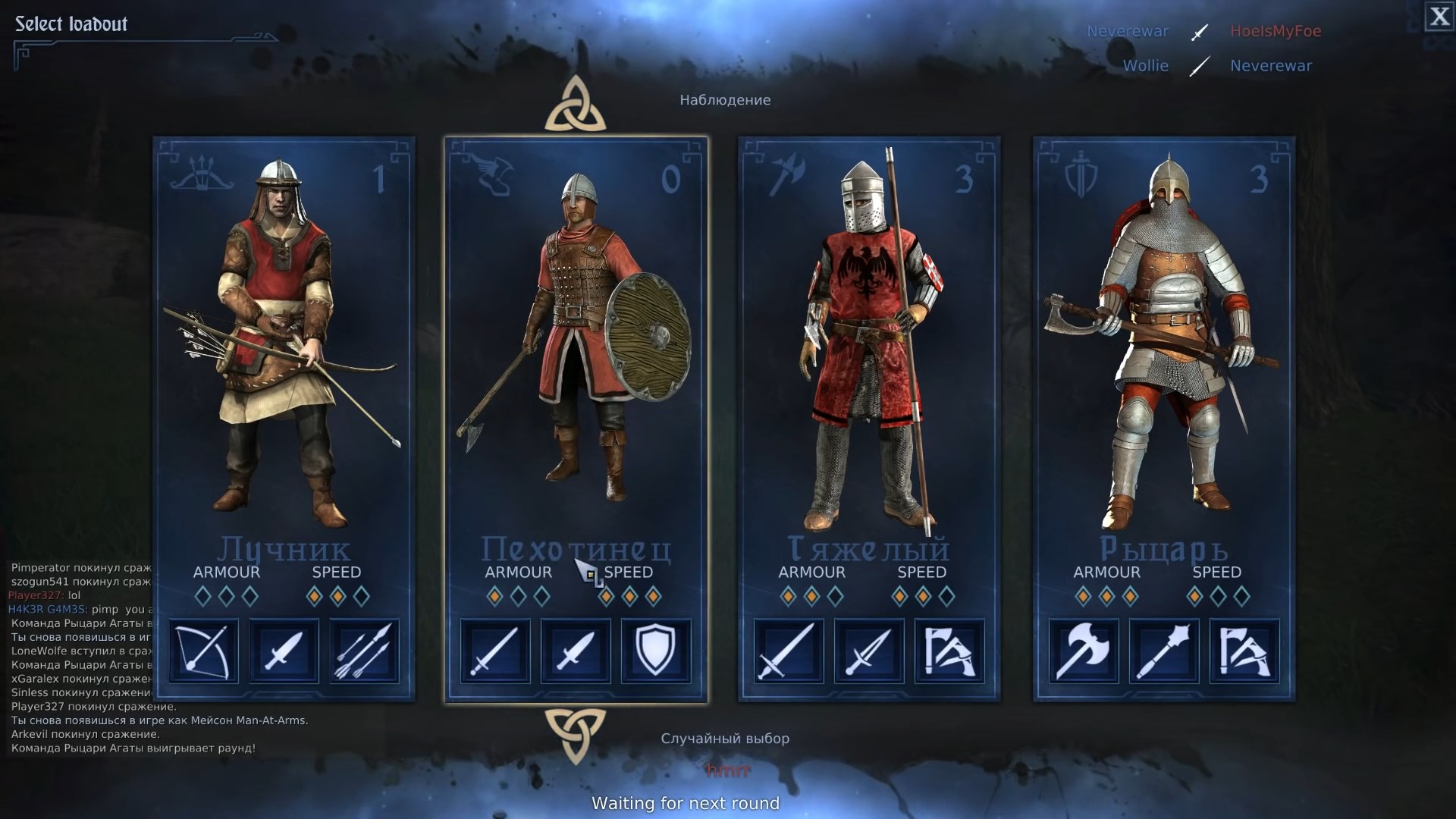
Task: Click the sword emblem on the Рыцарь card
Action: tap(1080, 174)
